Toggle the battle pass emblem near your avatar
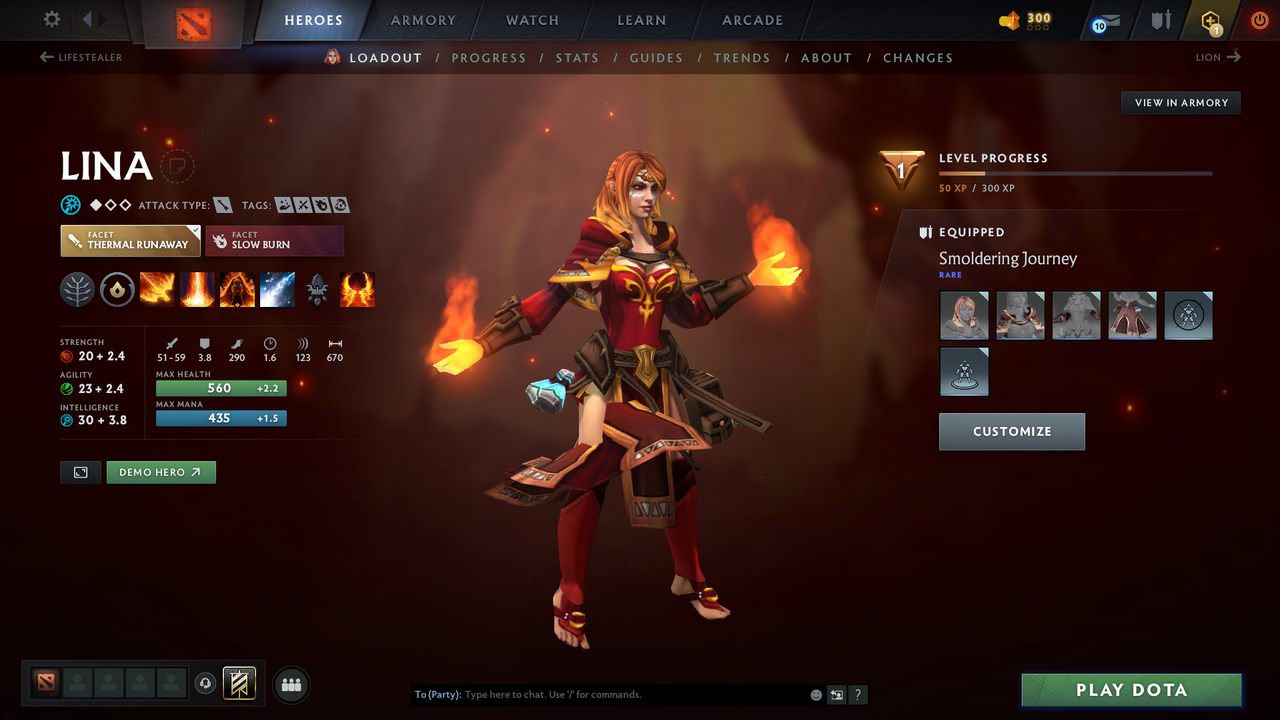The width and height of the screenshot is (1280, 720). click(x=238, y=683)
